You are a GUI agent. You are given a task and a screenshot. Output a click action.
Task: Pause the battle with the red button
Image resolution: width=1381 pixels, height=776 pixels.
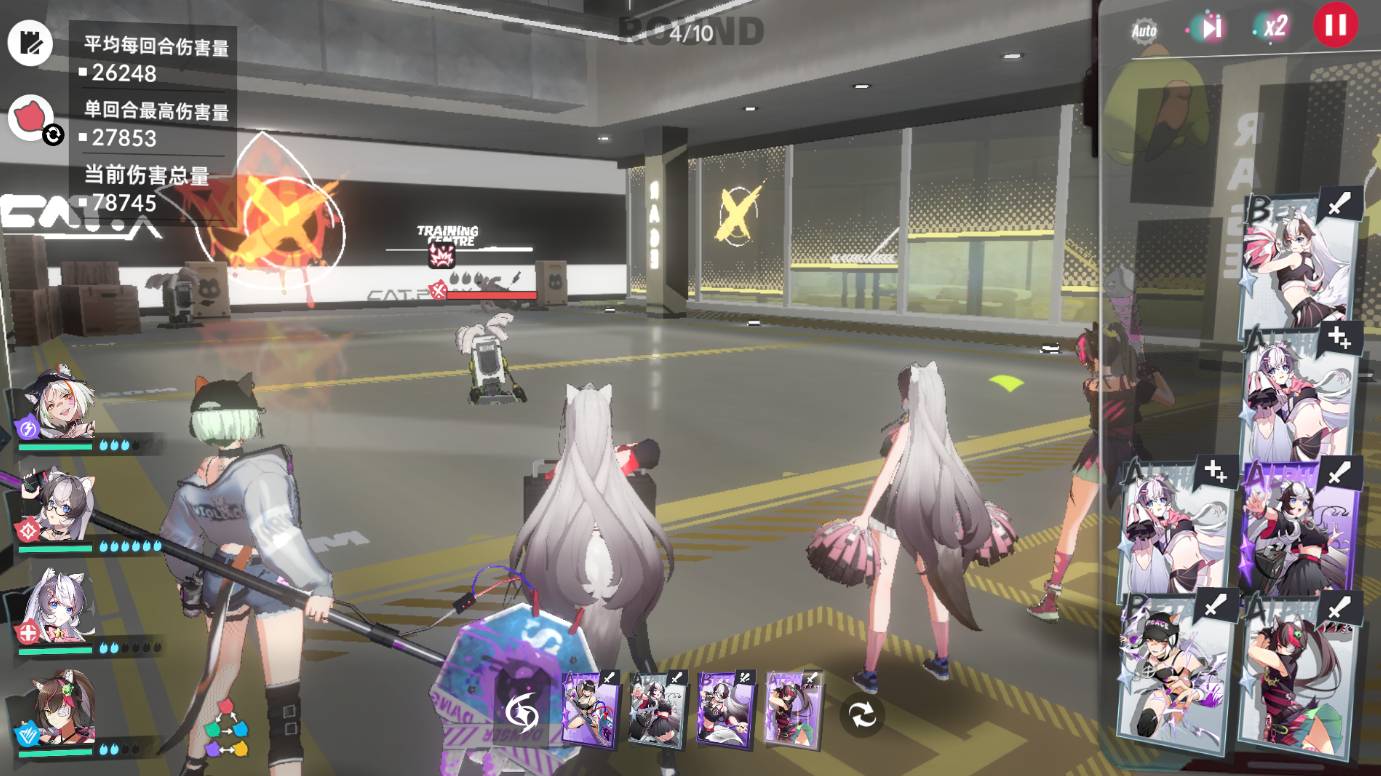1335,25
